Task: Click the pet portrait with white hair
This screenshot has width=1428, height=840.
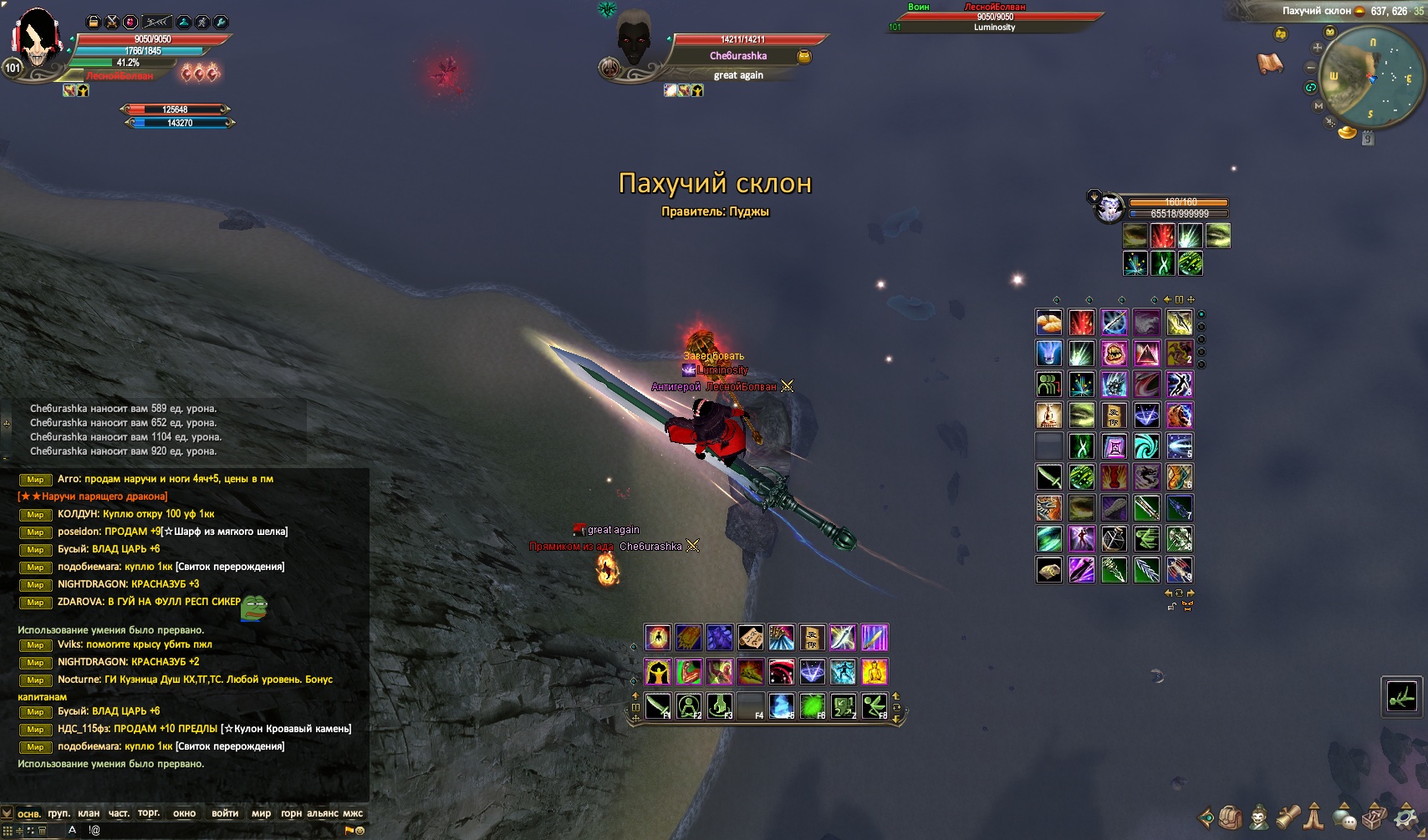Action: (1109, 206)
